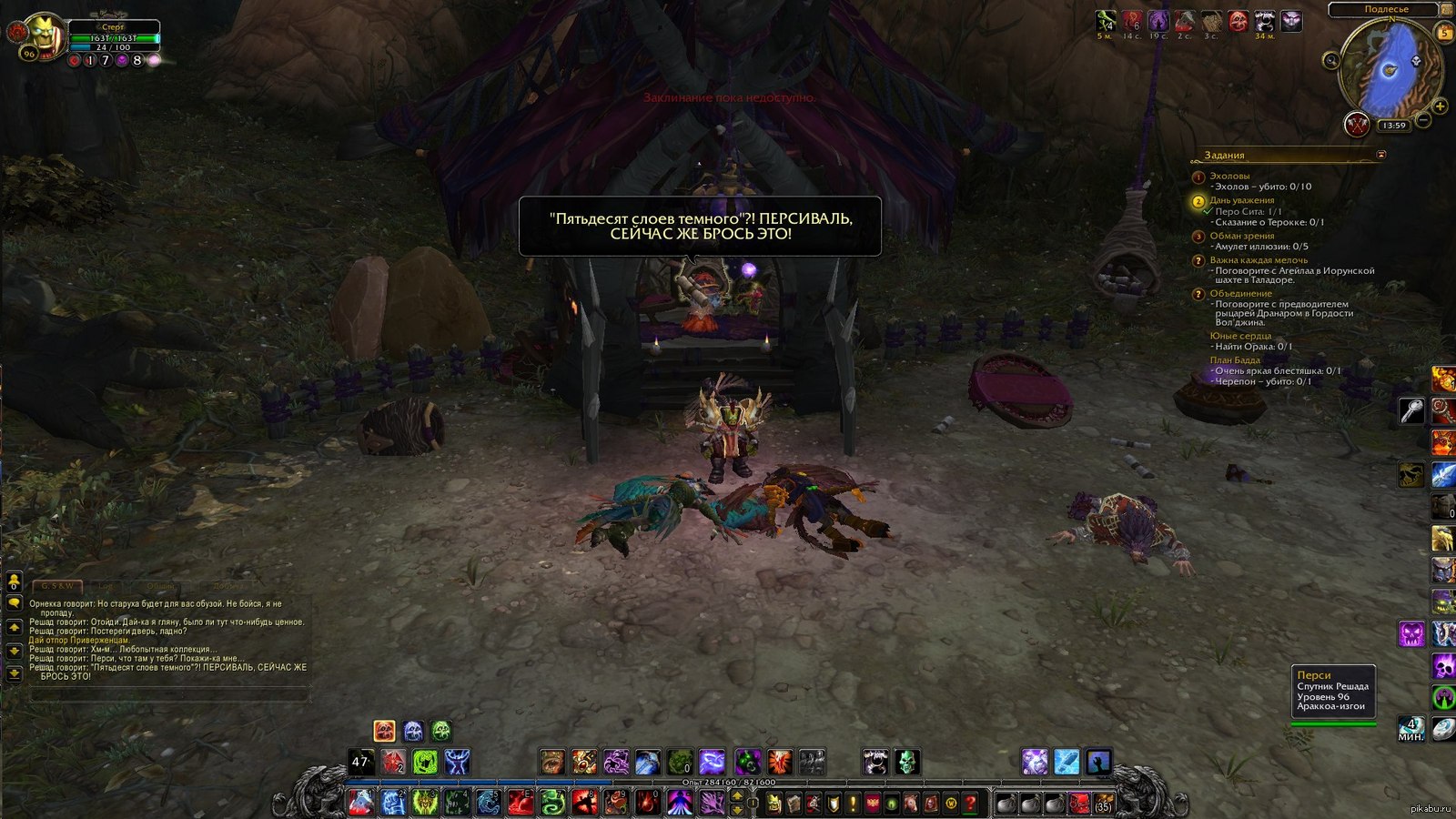
Task: Open the Дань уважения quest entry
Action: point(1241,200)
